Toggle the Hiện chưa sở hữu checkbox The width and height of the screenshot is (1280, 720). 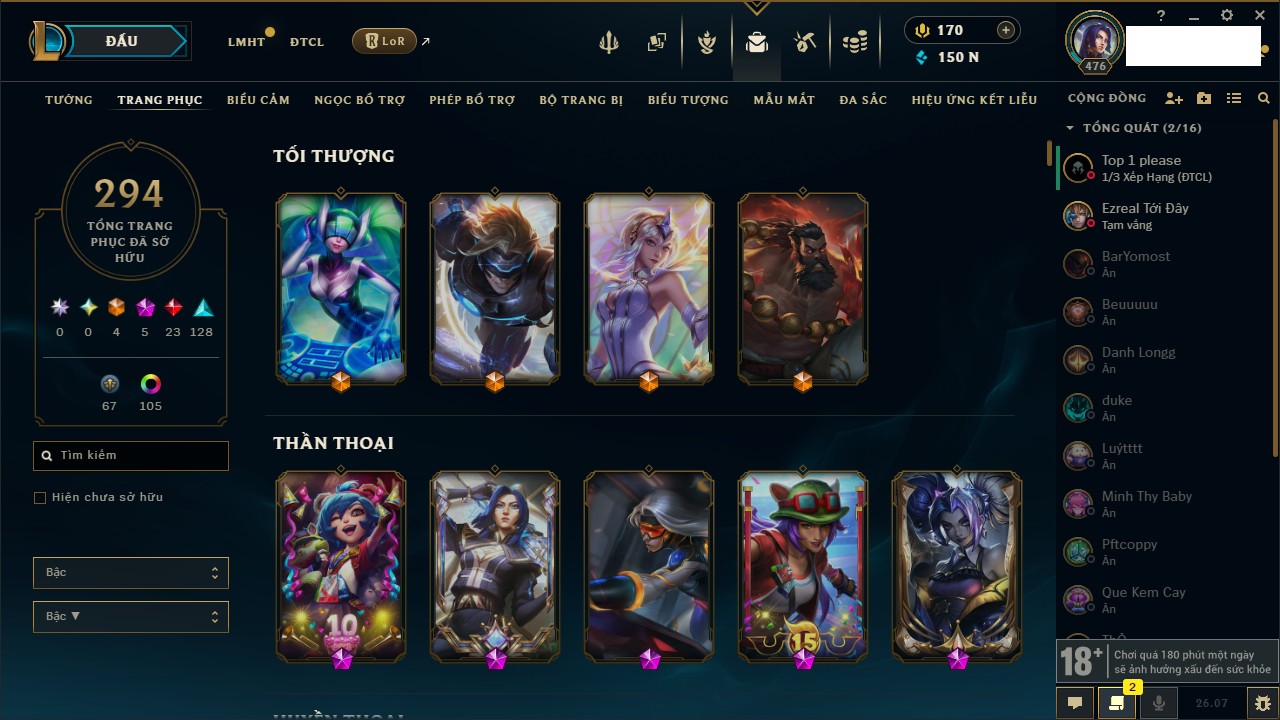click(40, 497)
